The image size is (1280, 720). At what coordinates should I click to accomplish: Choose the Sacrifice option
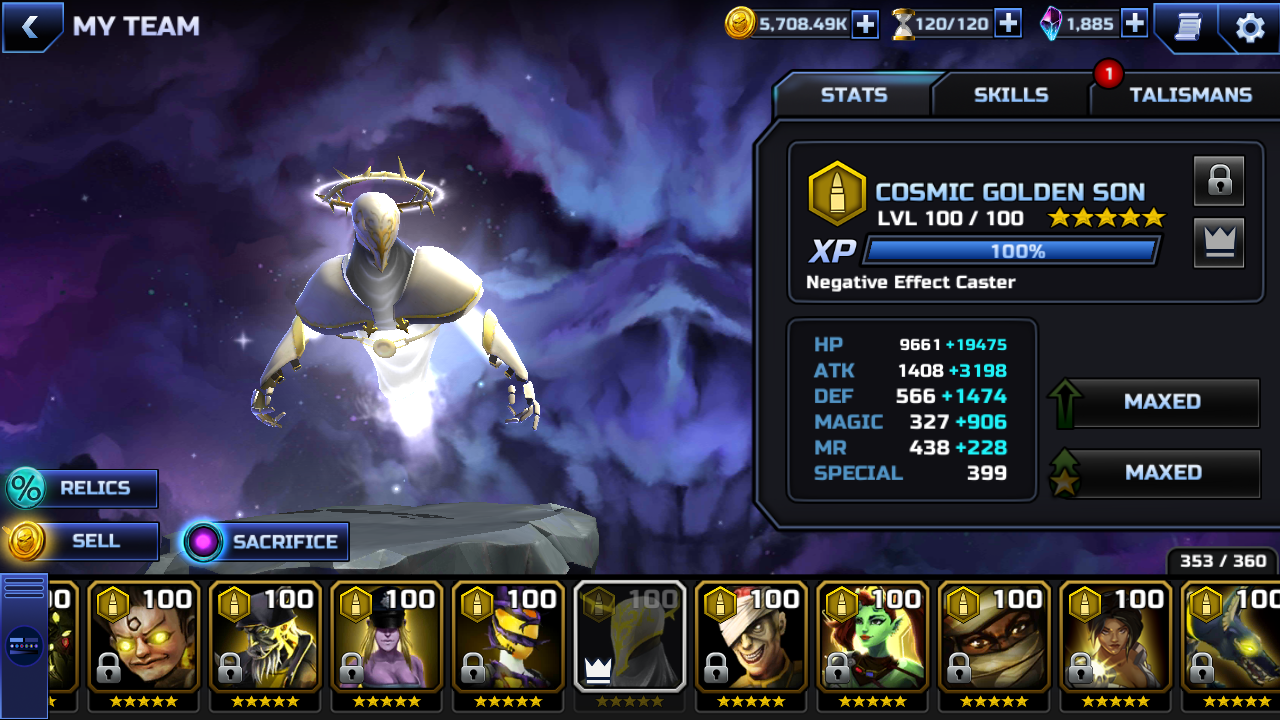(266, 542)
